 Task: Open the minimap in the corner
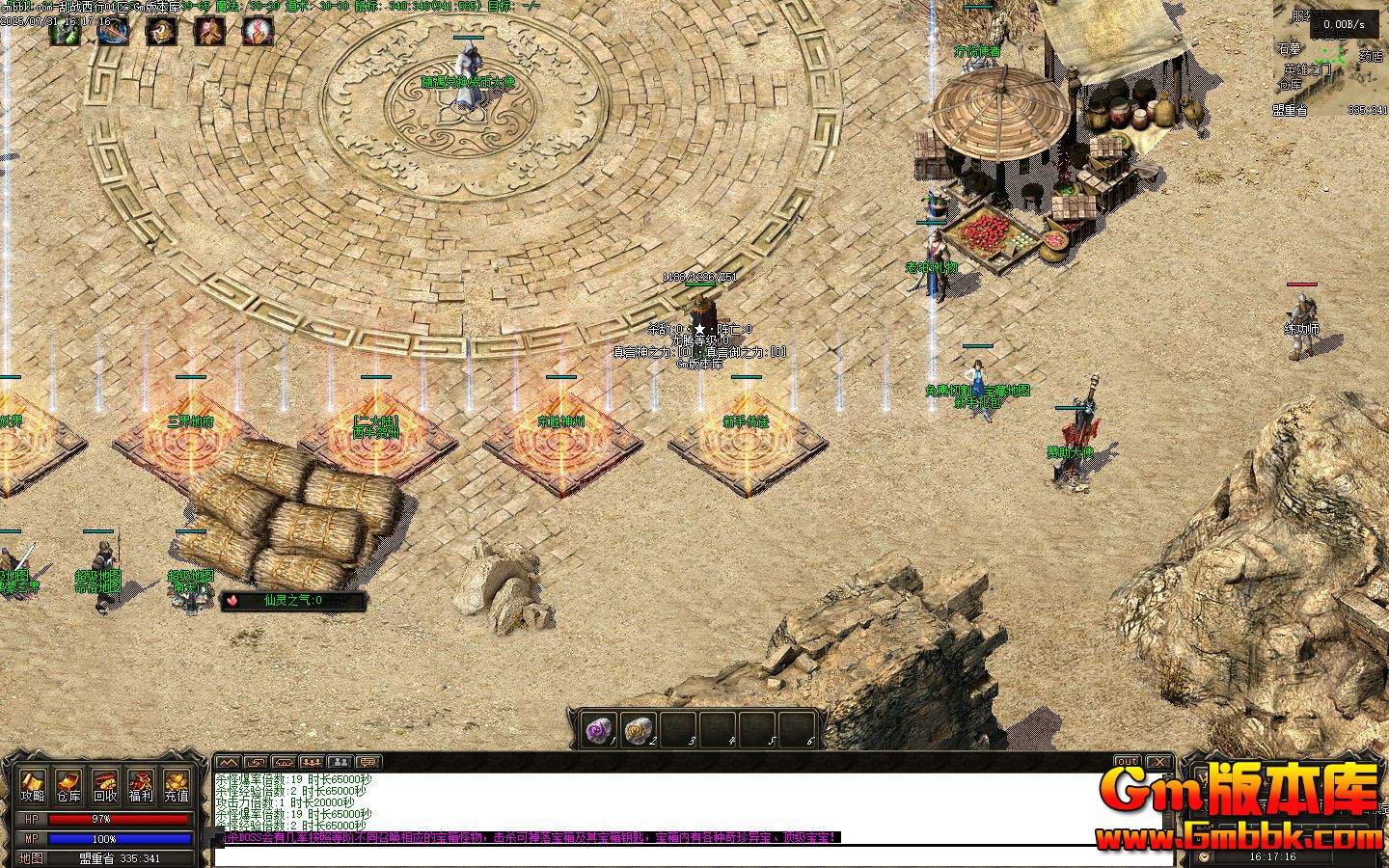(1332, 58)
